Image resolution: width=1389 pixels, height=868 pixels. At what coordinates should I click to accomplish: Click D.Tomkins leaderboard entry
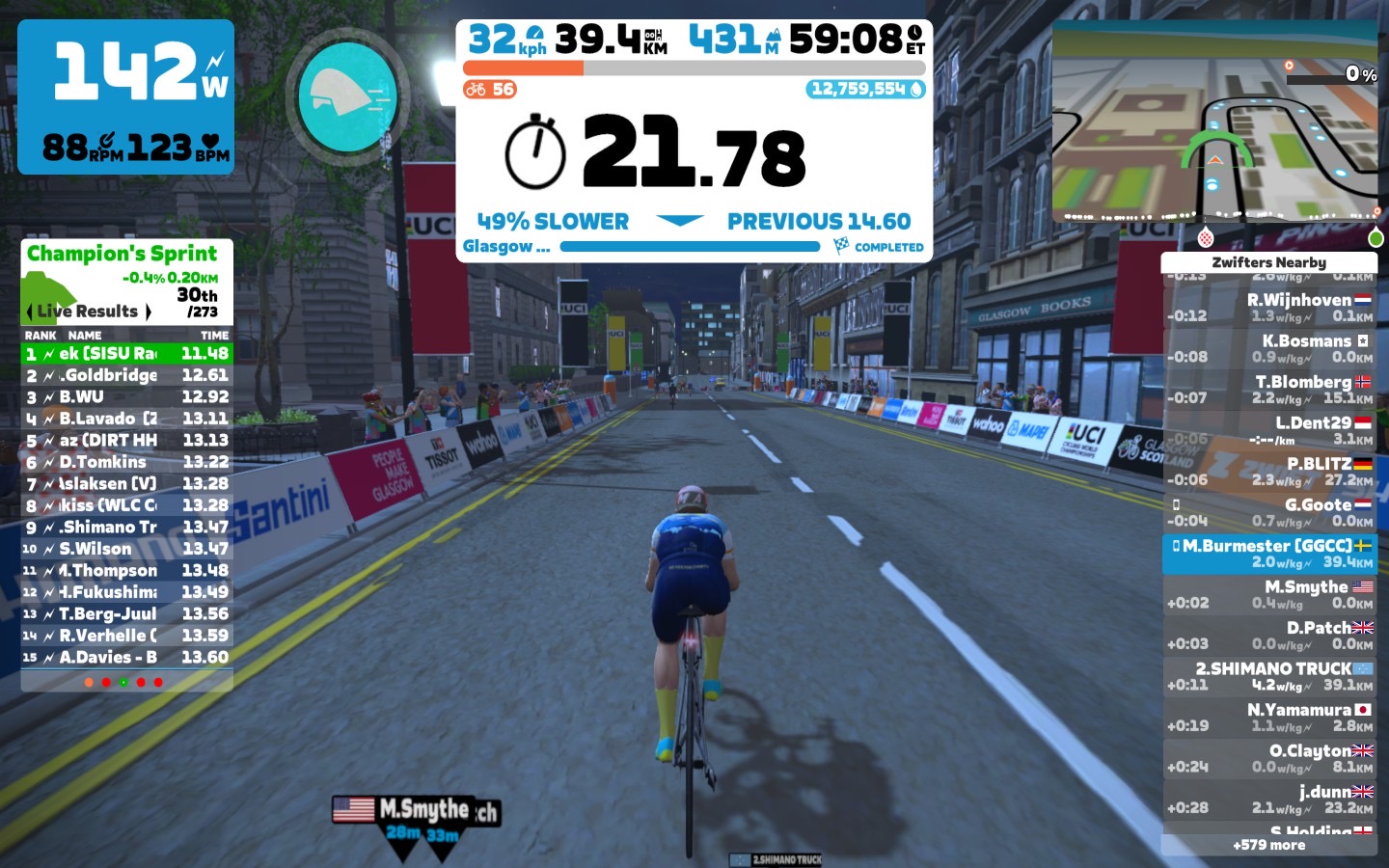point(126,462)
